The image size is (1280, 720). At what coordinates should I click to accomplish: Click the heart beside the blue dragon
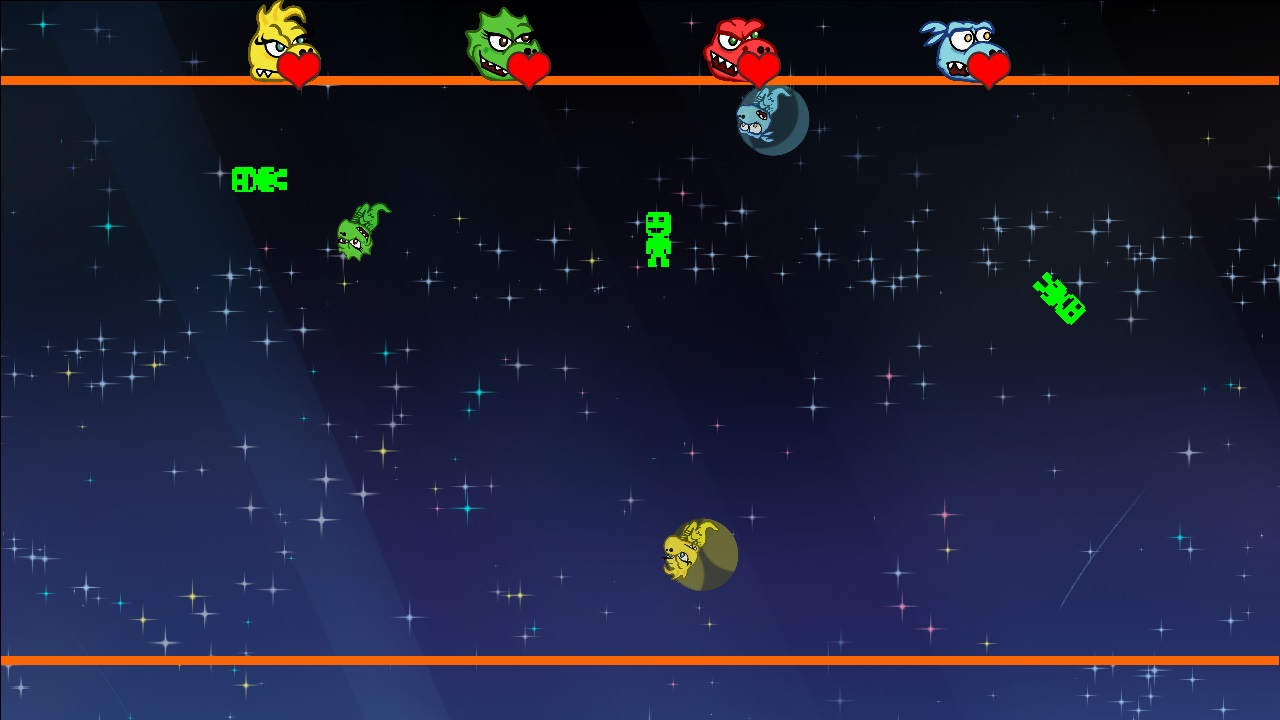click(989, 68)
